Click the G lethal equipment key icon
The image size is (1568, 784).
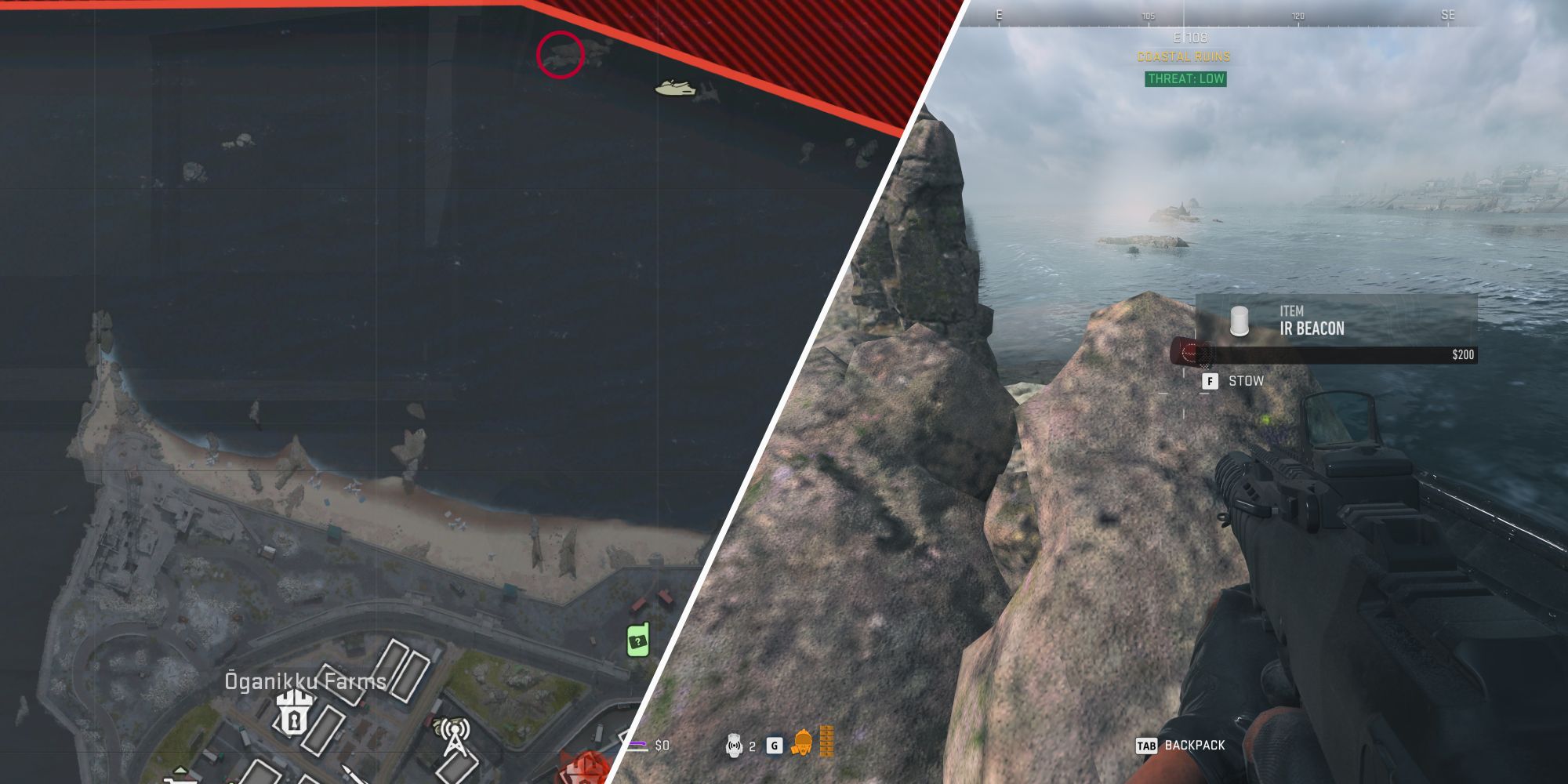[x=775, y=745]
